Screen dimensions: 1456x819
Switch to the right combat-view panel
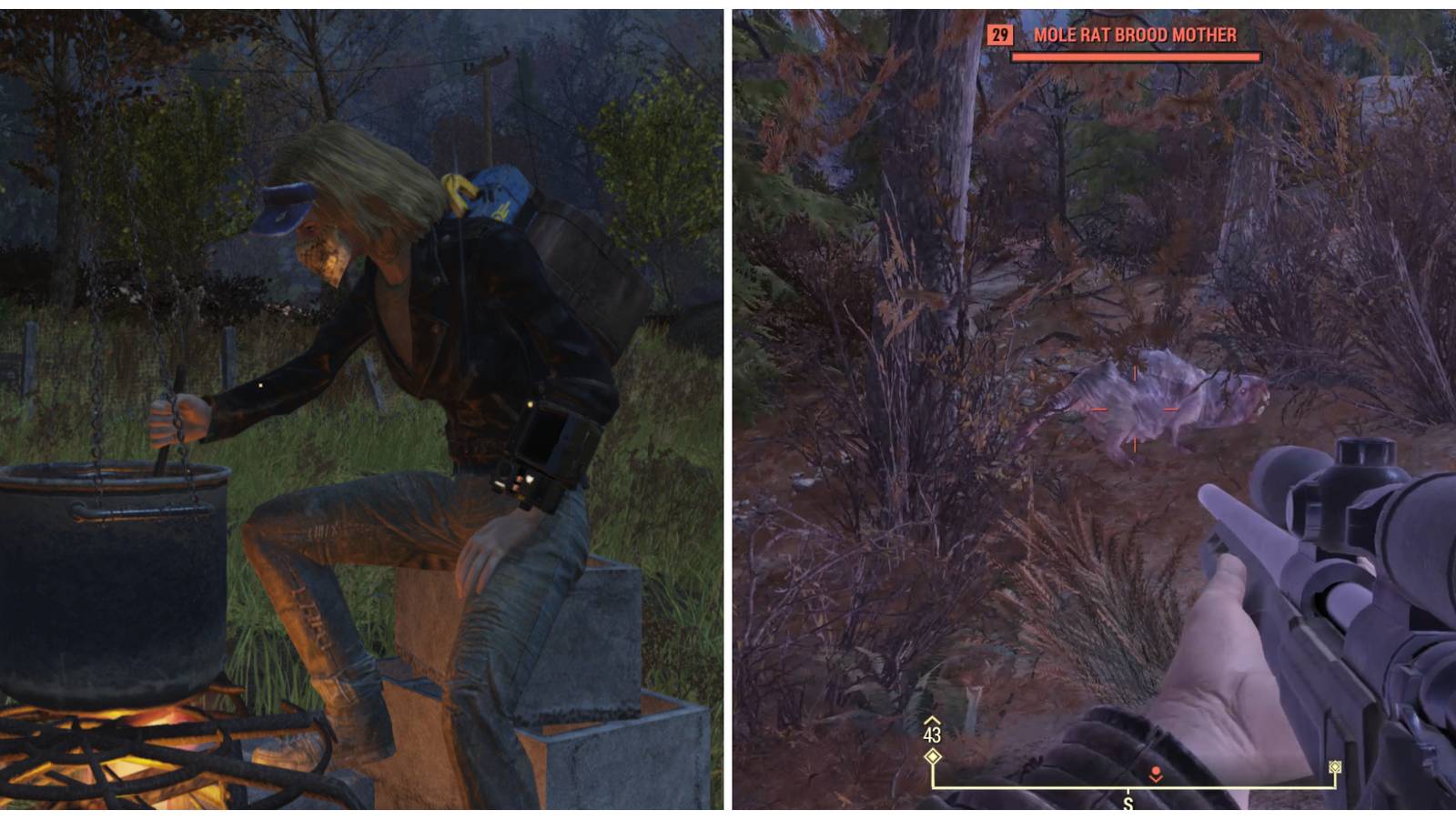[1092, 409]
